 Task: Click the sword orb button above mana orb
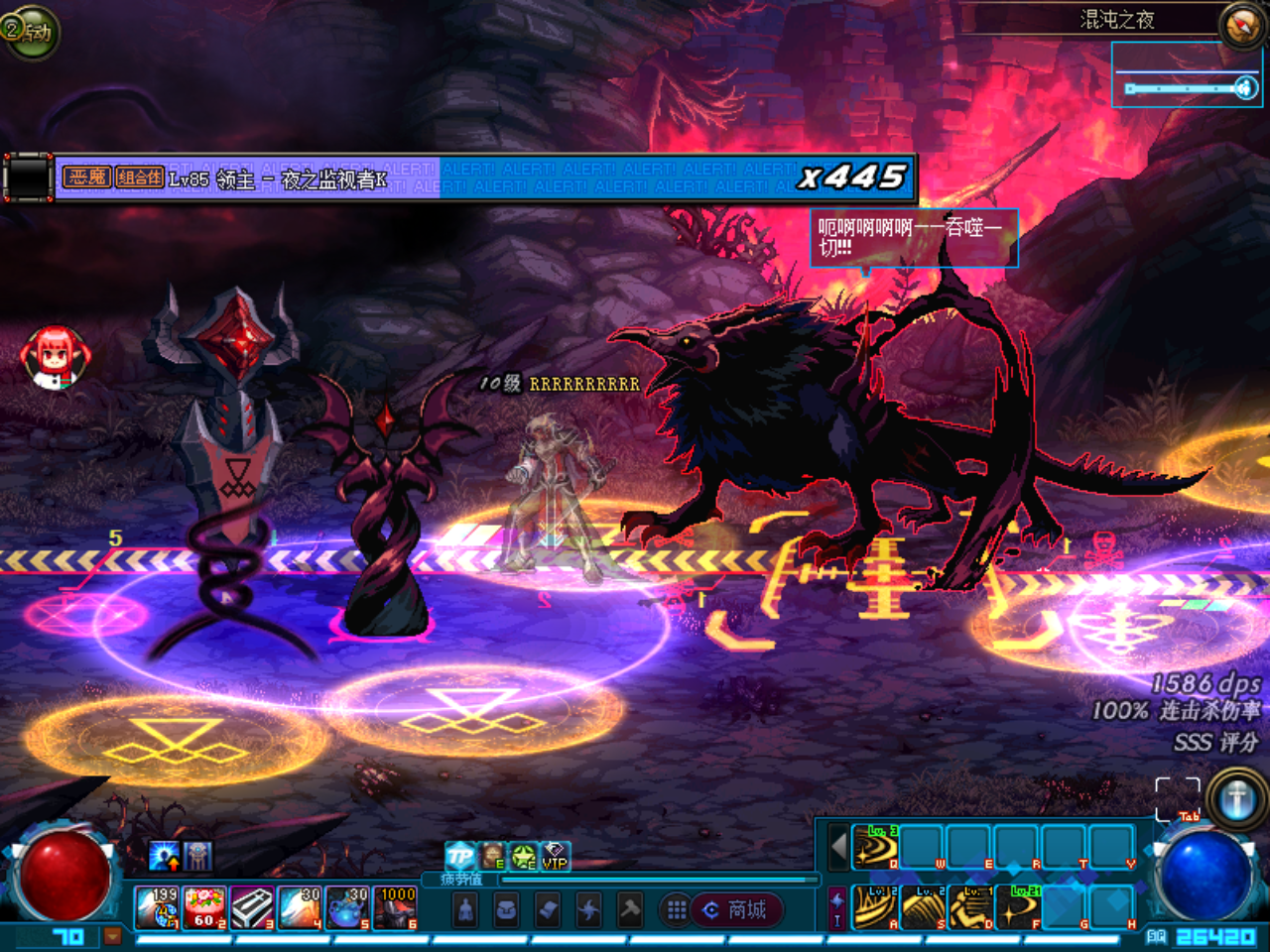coord(1236,799)
